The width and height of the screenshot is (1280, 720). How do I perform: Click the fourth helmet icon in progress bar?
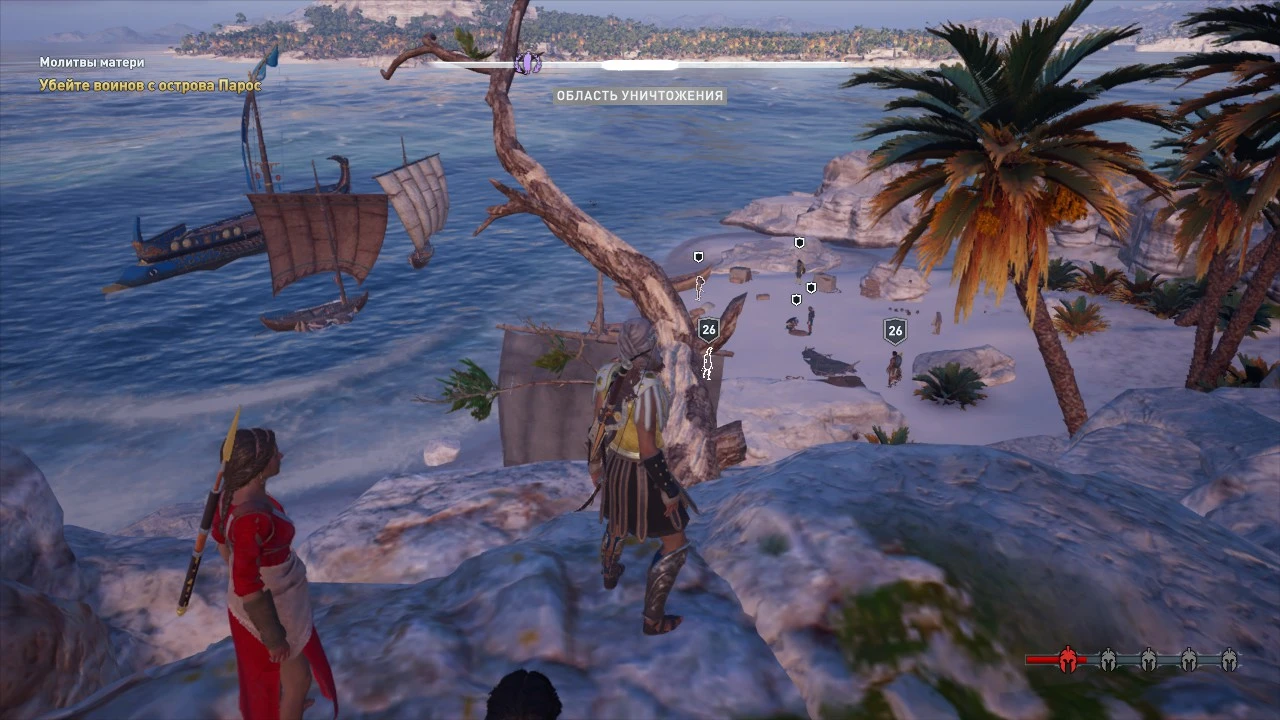pyautogui.click(x=1189, y=660)
